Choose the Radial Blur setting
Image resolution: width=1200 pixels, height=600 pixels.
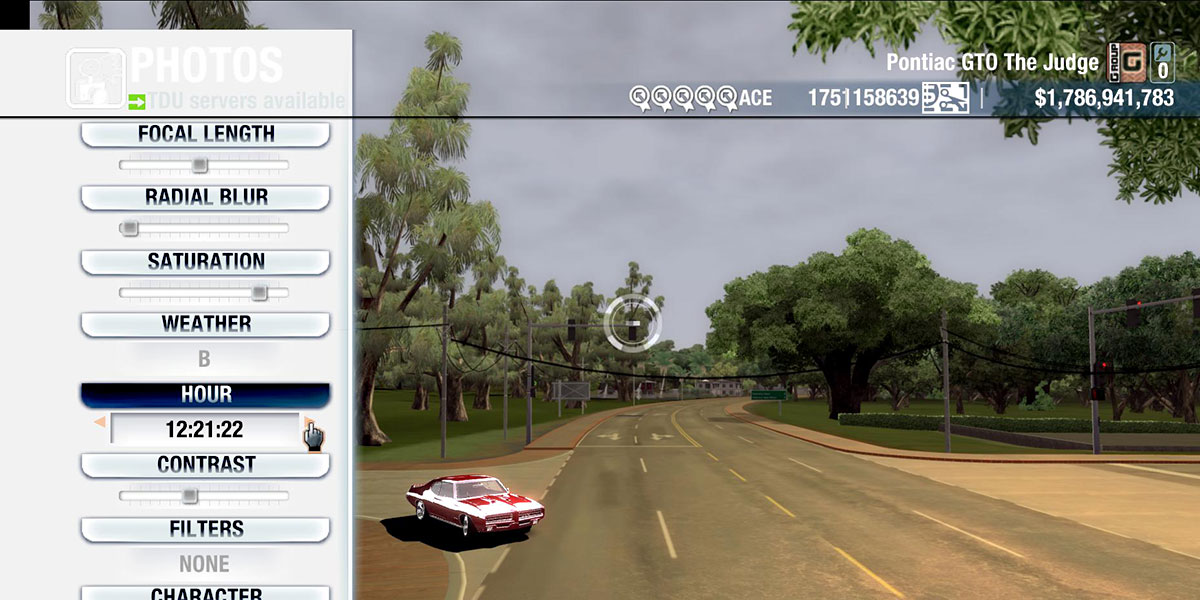pos(205,197)
